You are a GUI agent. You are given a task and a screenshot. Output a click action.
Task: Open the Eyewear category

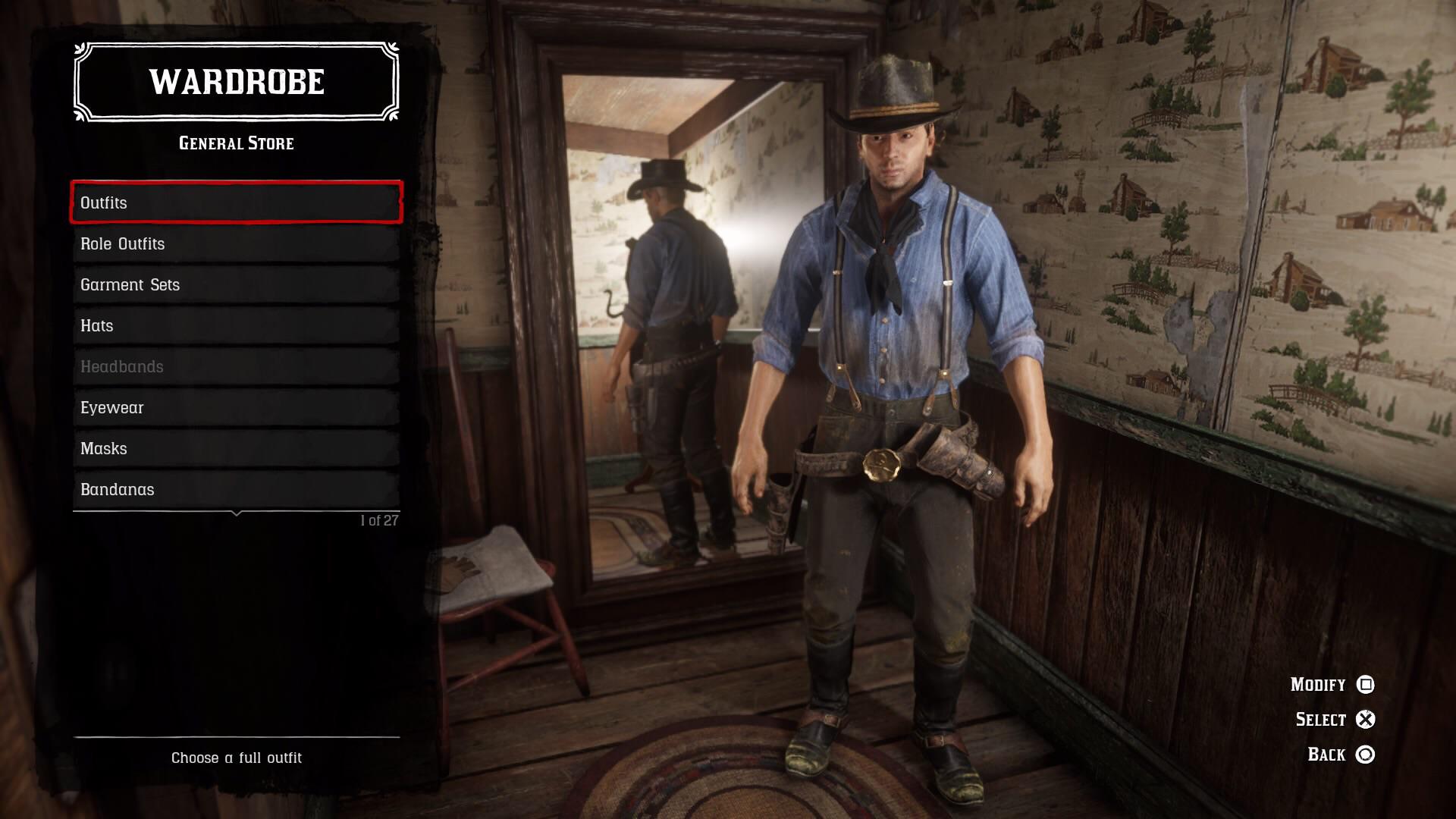click(235, 407)
